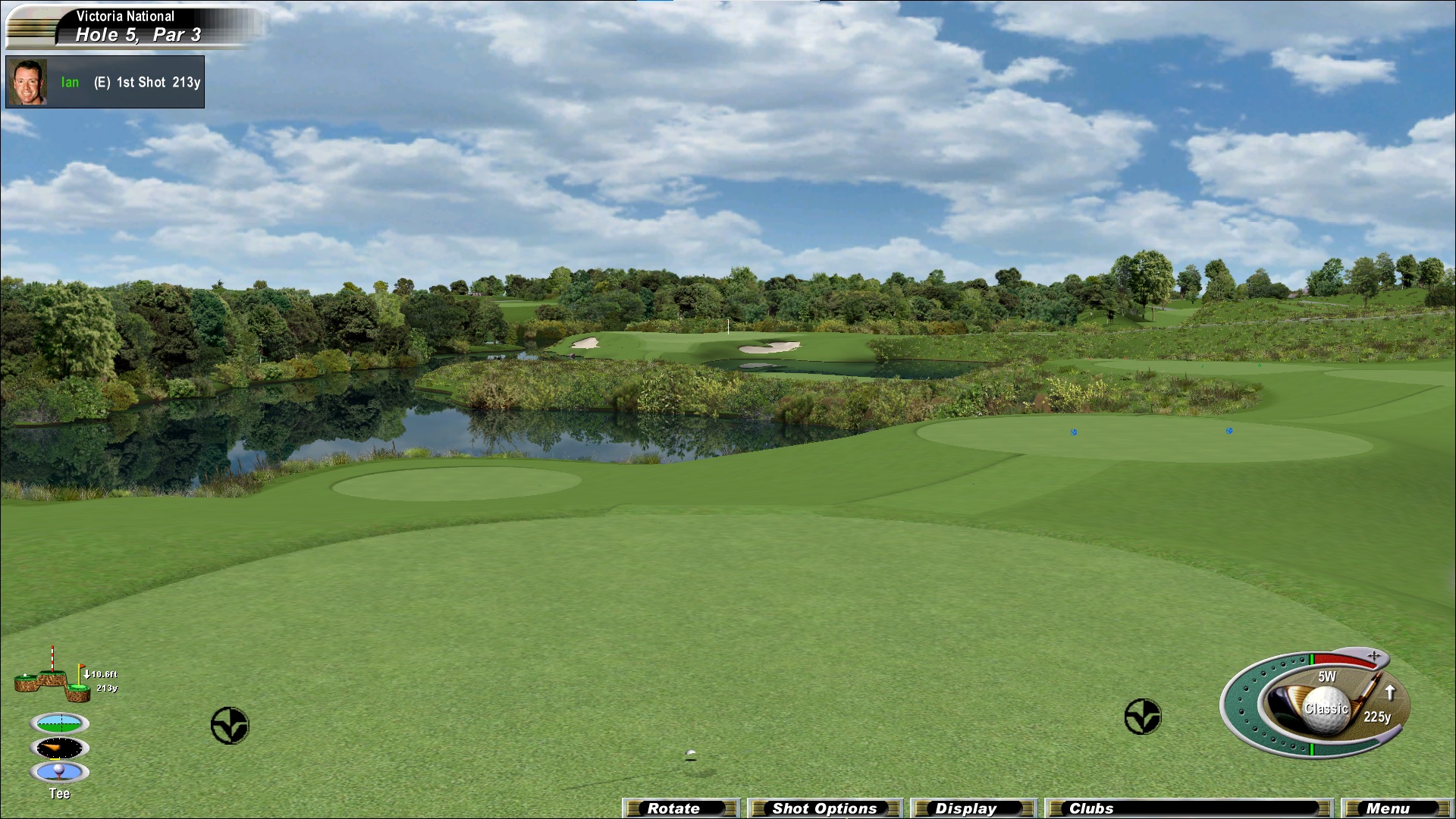Image resolution: width=1456 pixels, height=819 pixels.
Task: Click the right black circular stance marker
Action: [x=1142, y=717]
